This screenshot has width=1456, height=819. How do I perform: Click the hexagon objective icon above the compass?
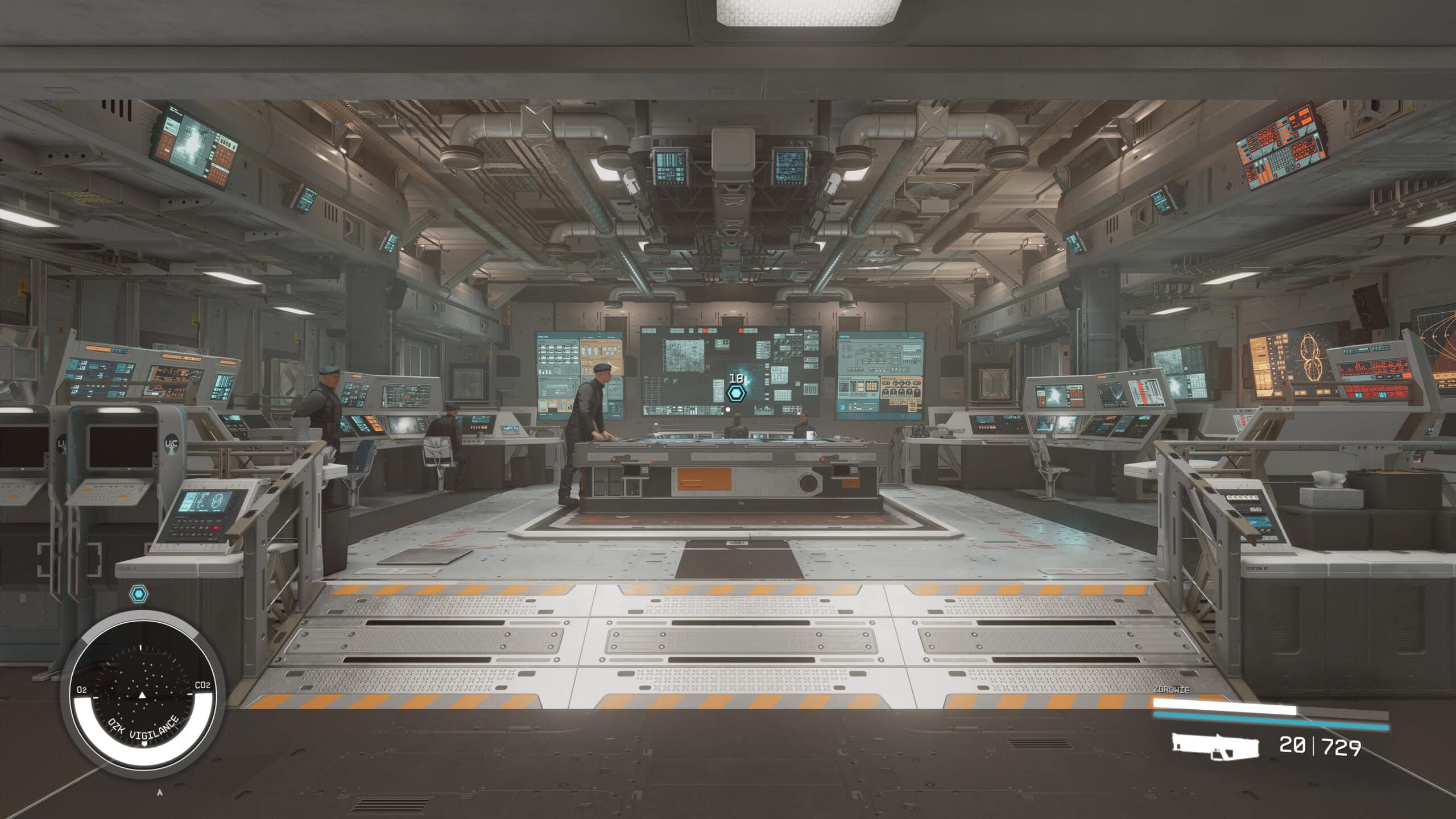[139, 595]
